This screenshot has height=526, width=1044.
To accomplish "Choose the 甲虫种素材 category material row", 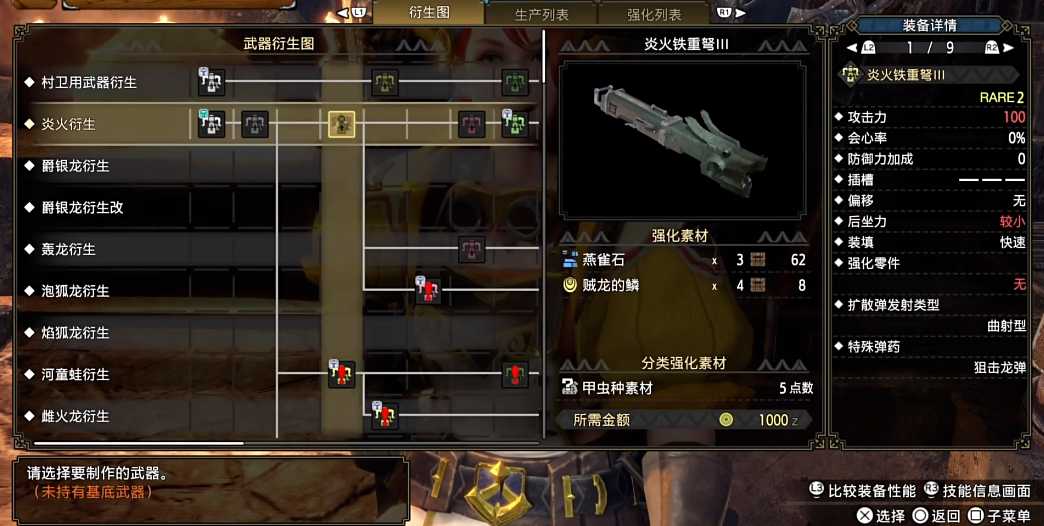I will click(x=684, y=388).
